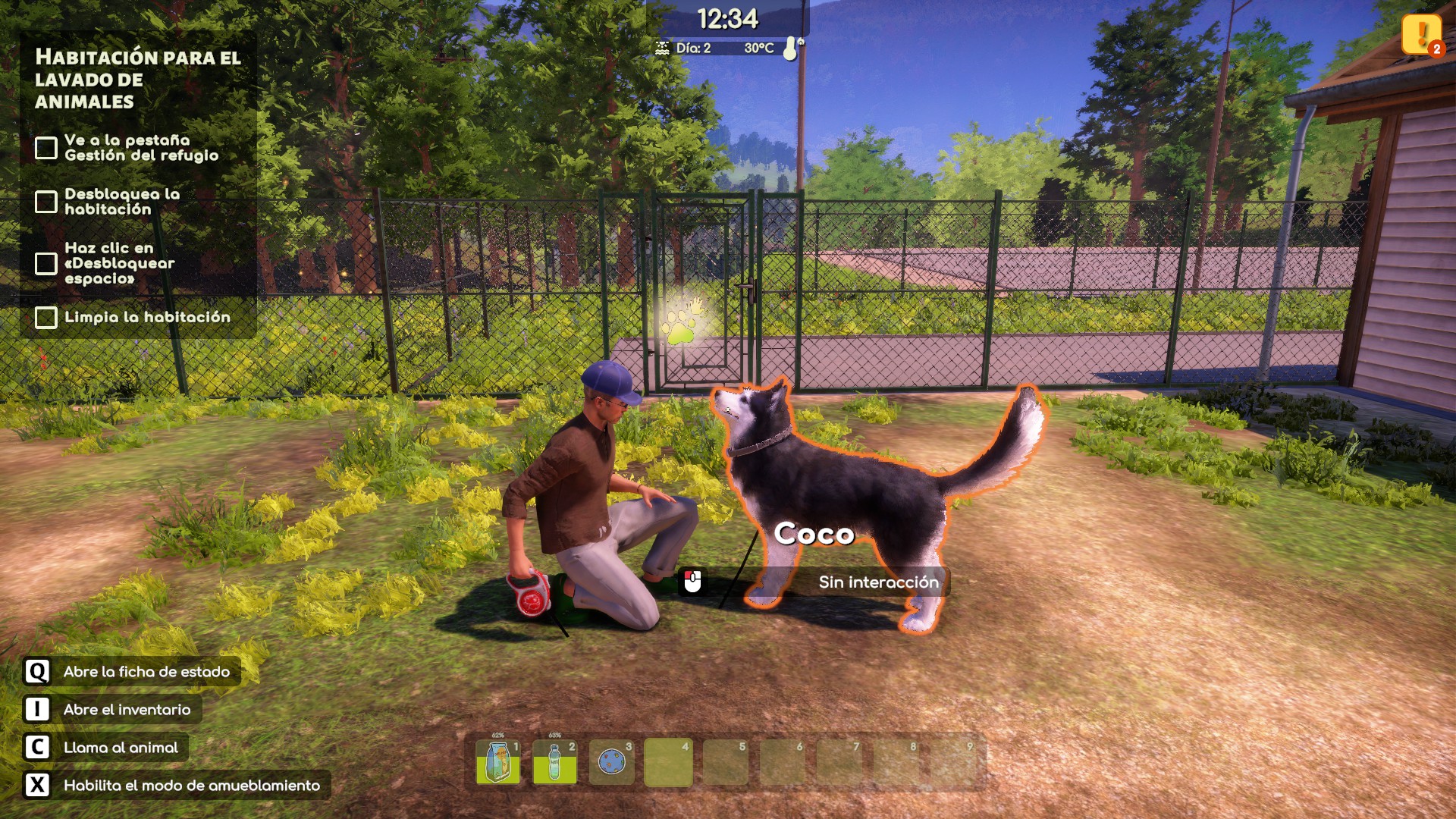1456x819 pixels.
Task: Select the water bottle hotbar slot
Action: (x=554, y=762)
